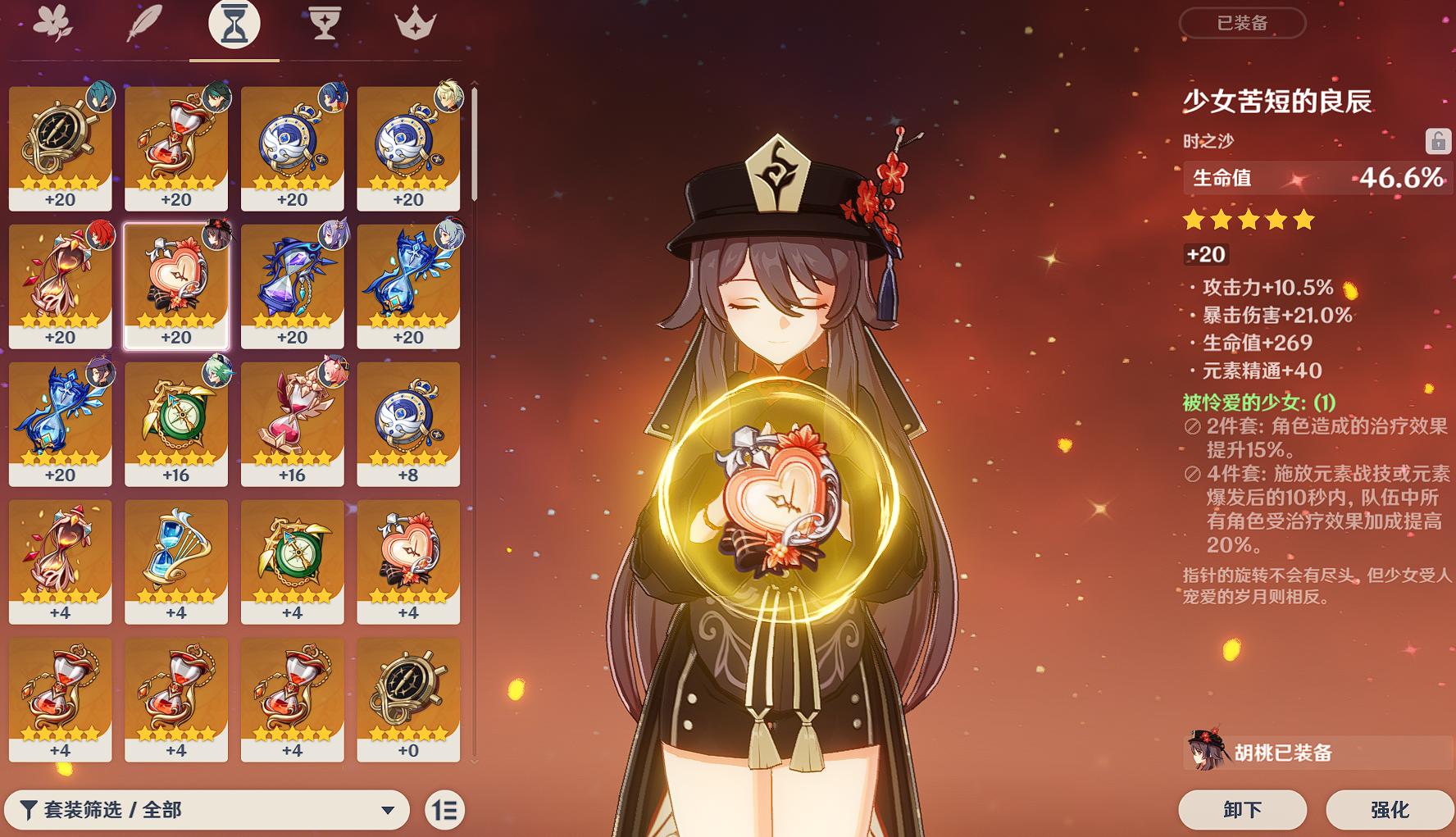Click the 强化 enhance button
Image resolution: width=1456 pixels, height=837 pixels.
1390,810
